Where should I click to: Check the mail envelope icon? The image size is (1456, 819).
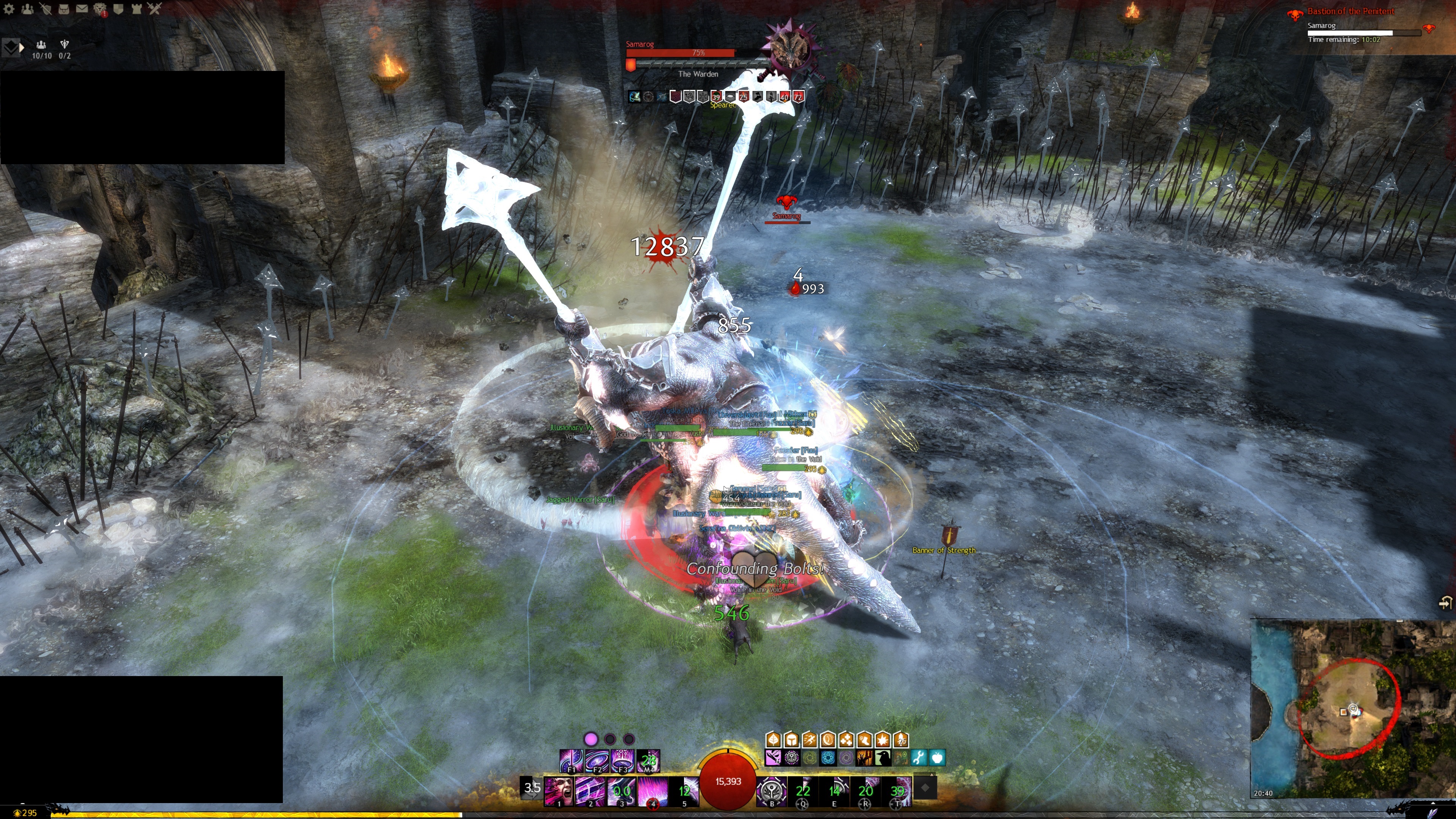[82, 8]
